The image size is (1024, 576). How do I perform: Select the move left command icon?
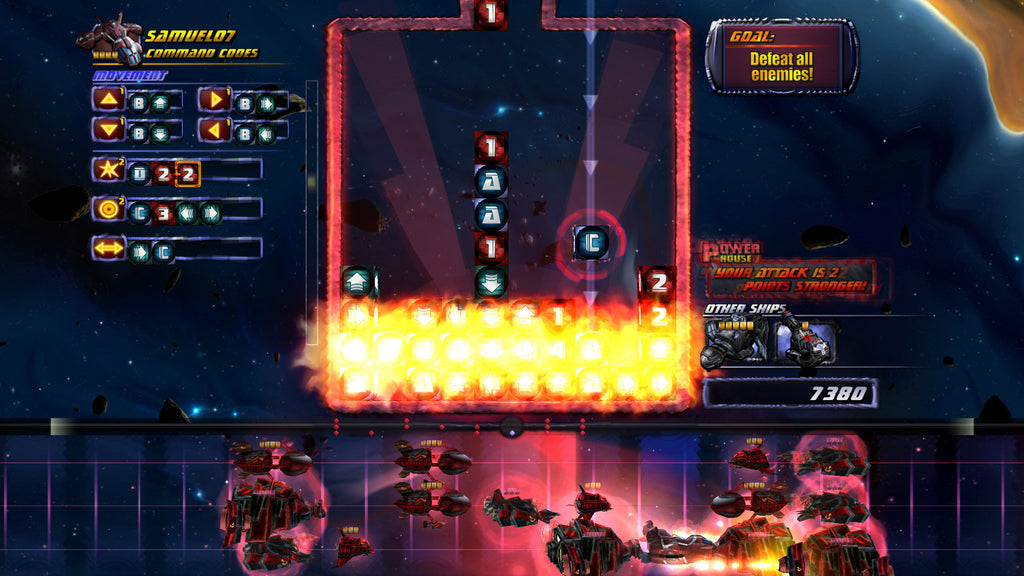click(214, 130)
